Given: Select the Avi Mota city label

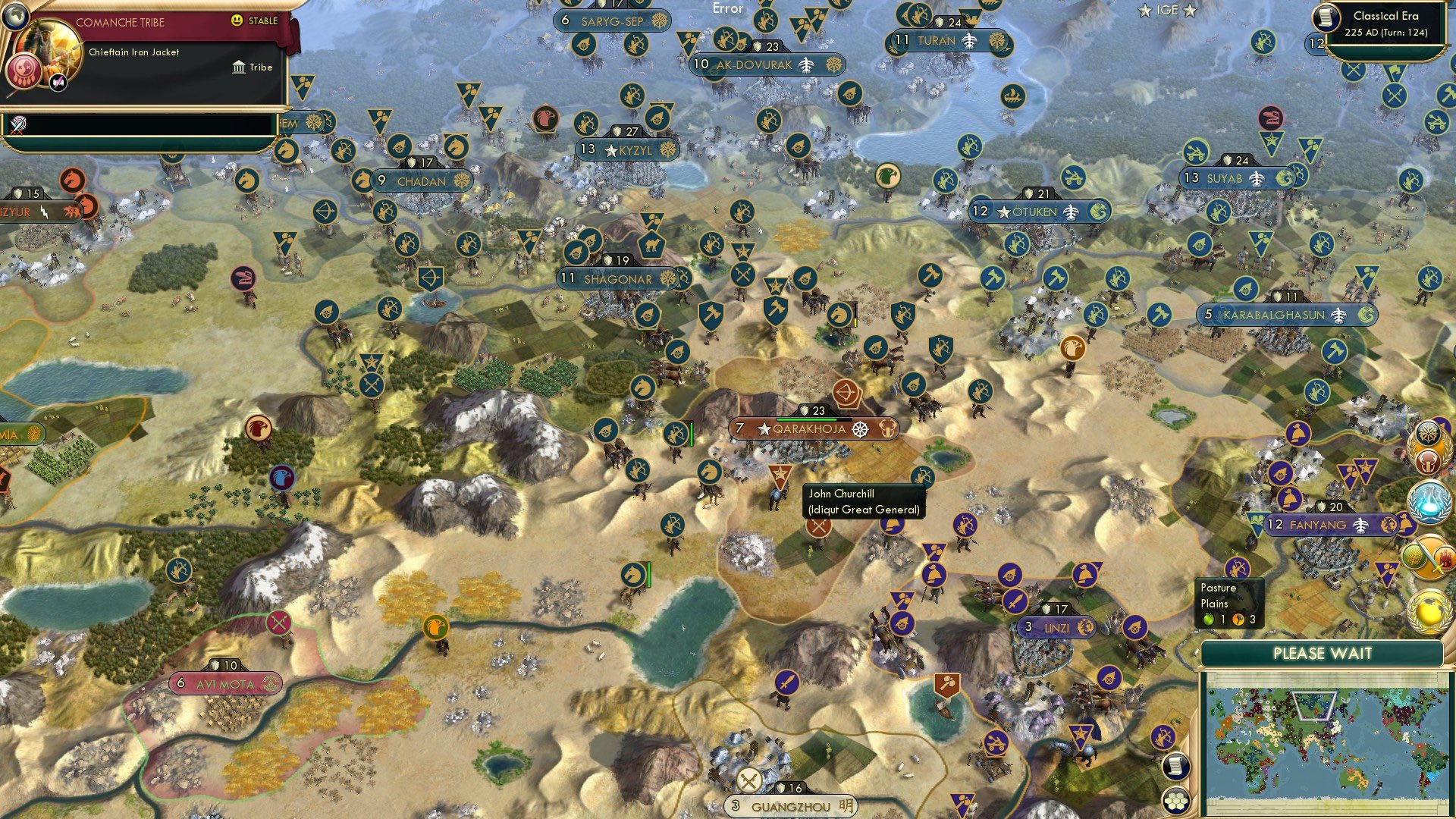Looking at the screenshot, I should [227, 683].
